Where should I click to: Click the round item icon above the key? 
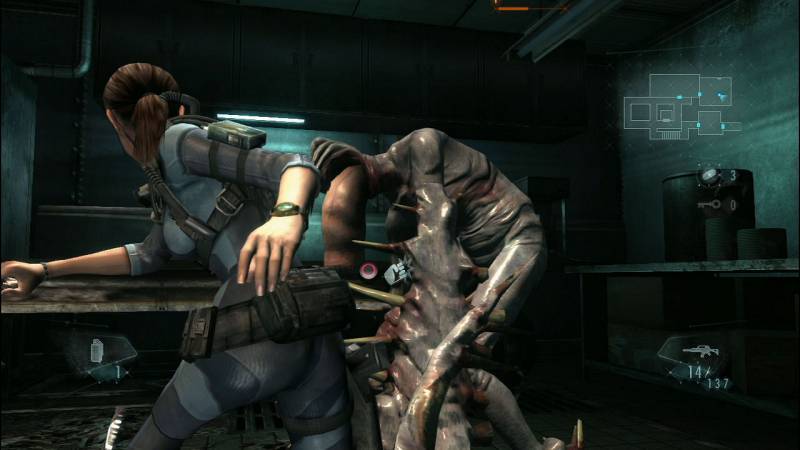click(x=710, y=175)
